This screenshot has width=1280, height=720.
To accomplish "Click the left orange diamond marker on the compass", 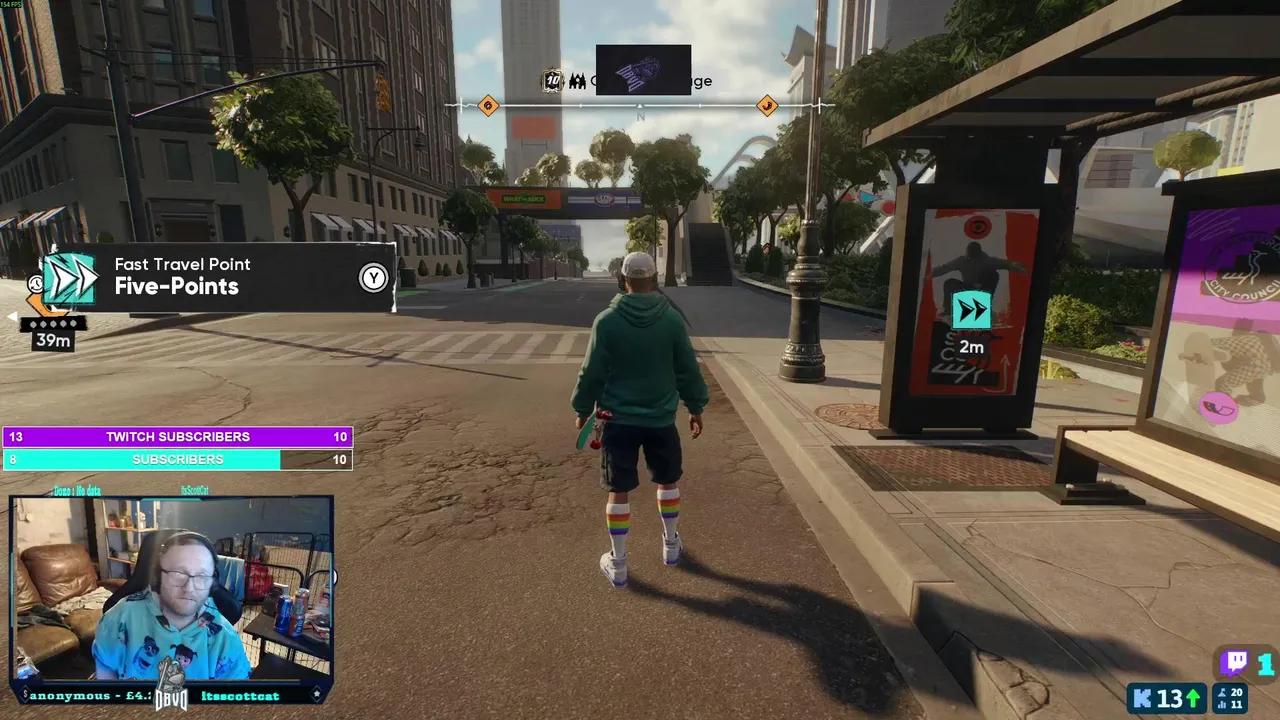I will tap(488, 106).
